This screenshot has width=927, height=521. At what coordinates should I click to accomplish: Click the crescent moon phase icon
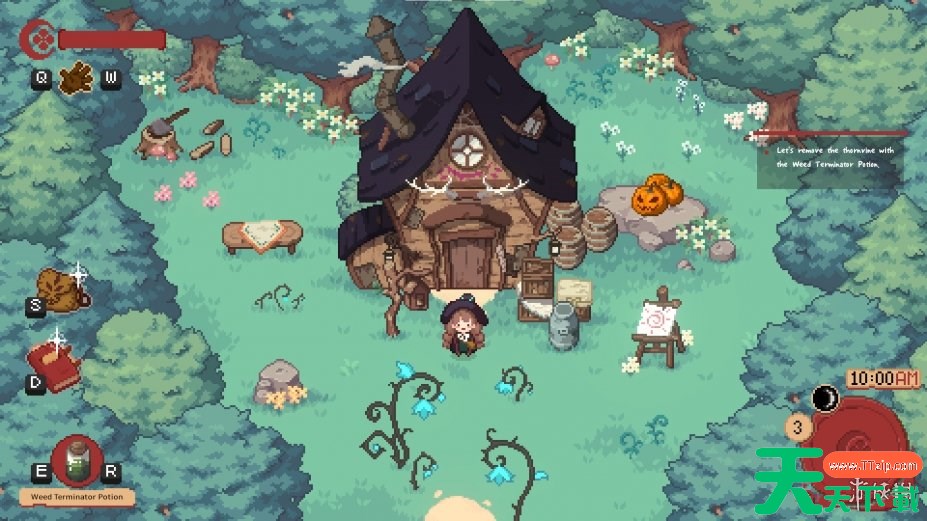pos(826,399)
